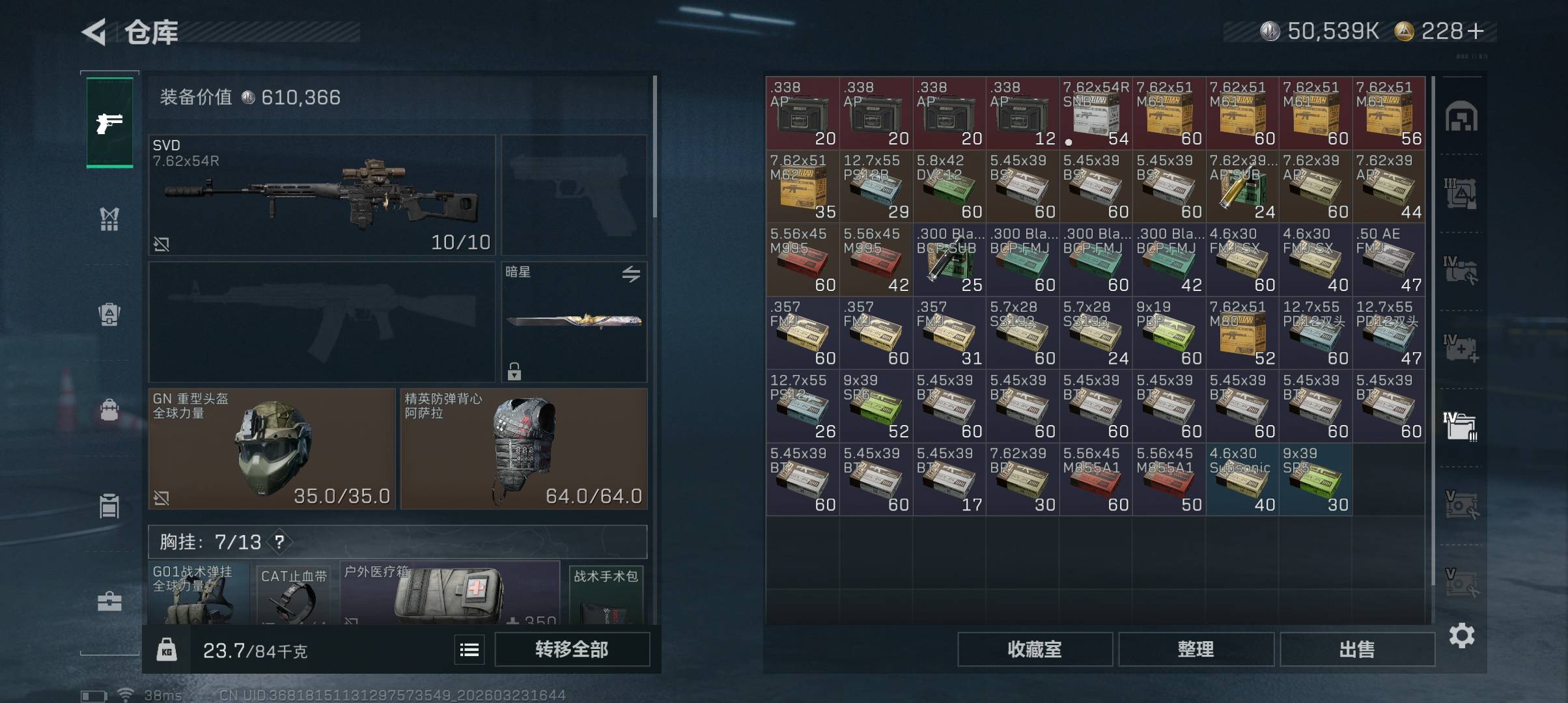The height and width of the screenshot is (703, 1568).
Task: Select the 户外医疗箱 medical kit item
Action: click(x=449, y=594)
